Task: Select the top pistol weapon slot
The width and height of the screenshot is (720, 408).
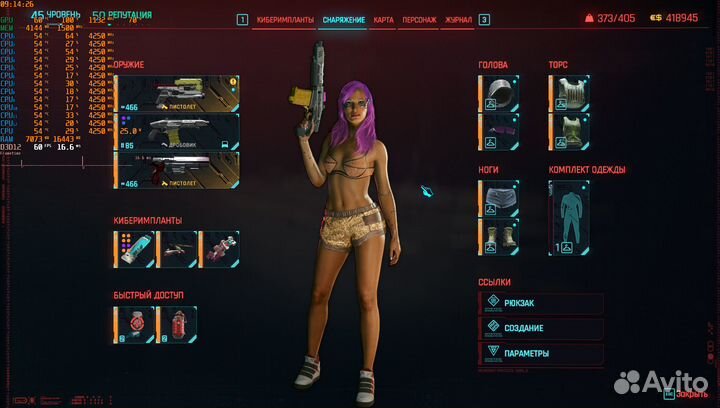Action: (x=177, y=92)
